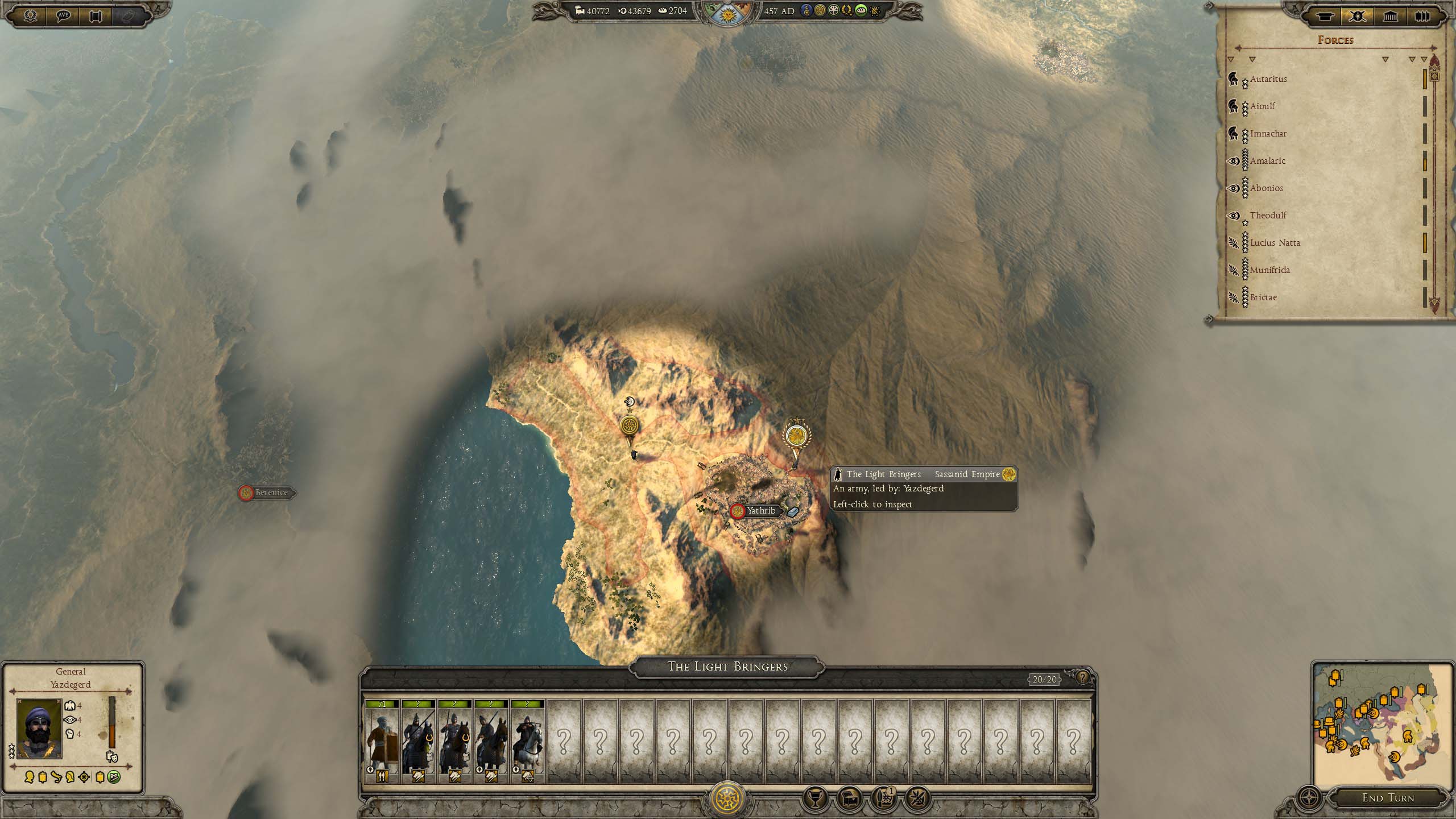
Task: Switch to the crossed-swords shield Forces tab
Action: pos(1357,16)
